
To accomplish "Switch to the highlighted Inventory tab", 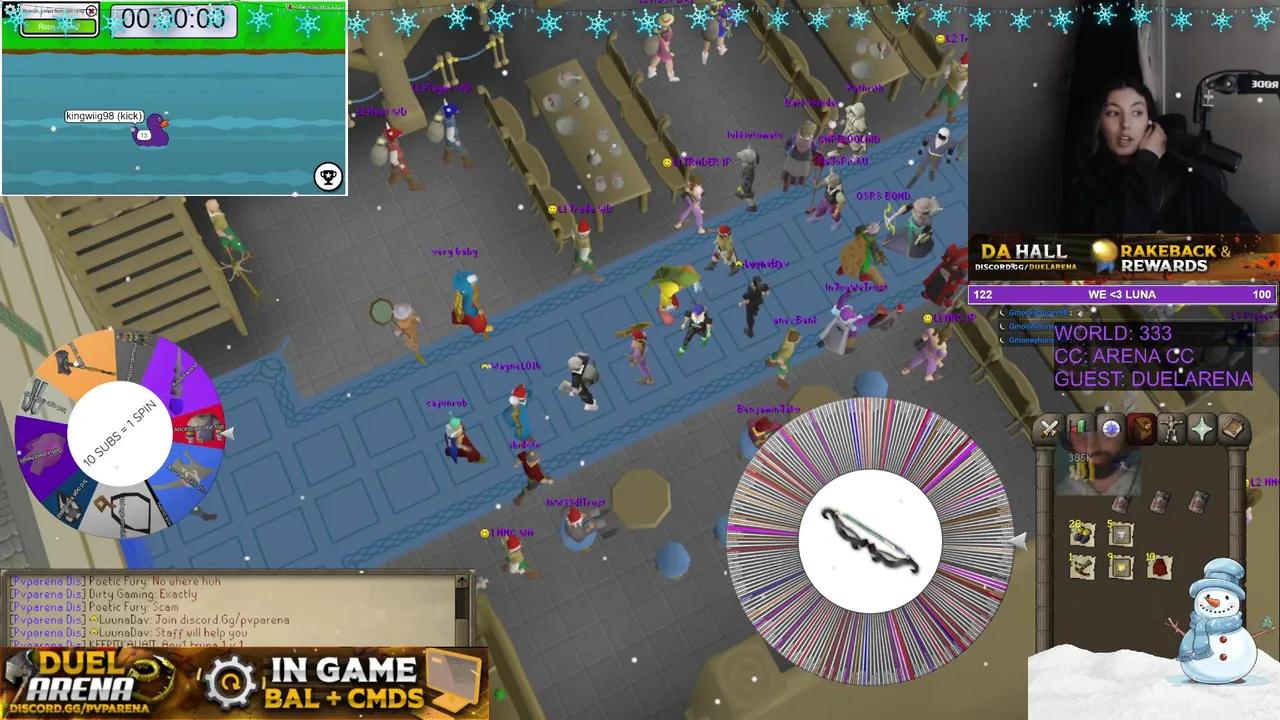I will [x=1141, y=428].
